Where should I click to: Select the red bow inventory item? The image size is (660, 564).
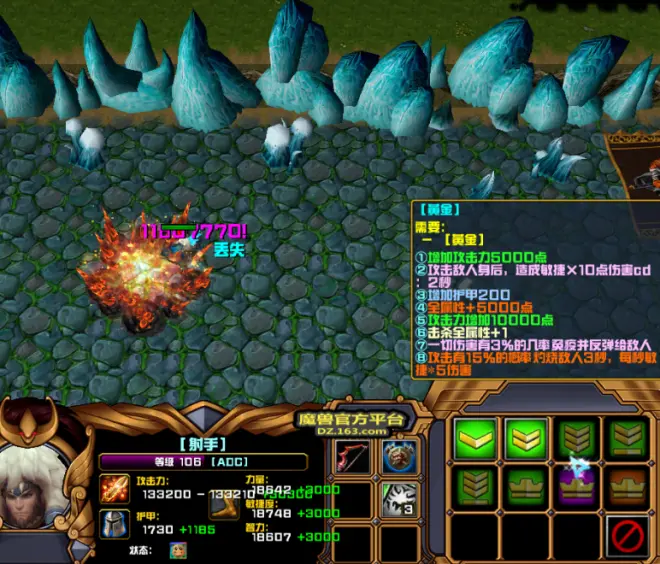click(x=352, y=458)
